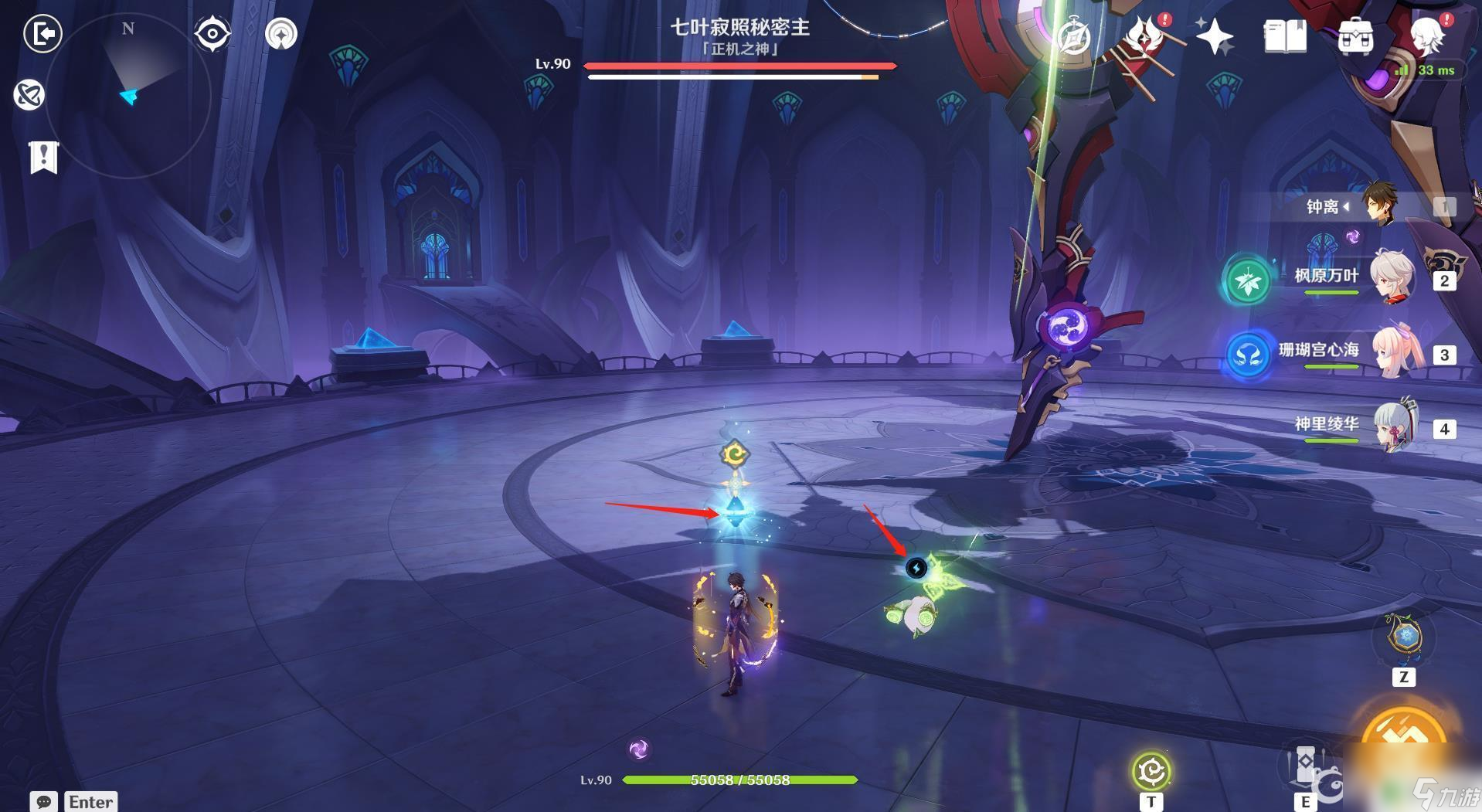Open the challenge info banner icon
This screenshot has width=1482, height=812.
tap(43, 157)
